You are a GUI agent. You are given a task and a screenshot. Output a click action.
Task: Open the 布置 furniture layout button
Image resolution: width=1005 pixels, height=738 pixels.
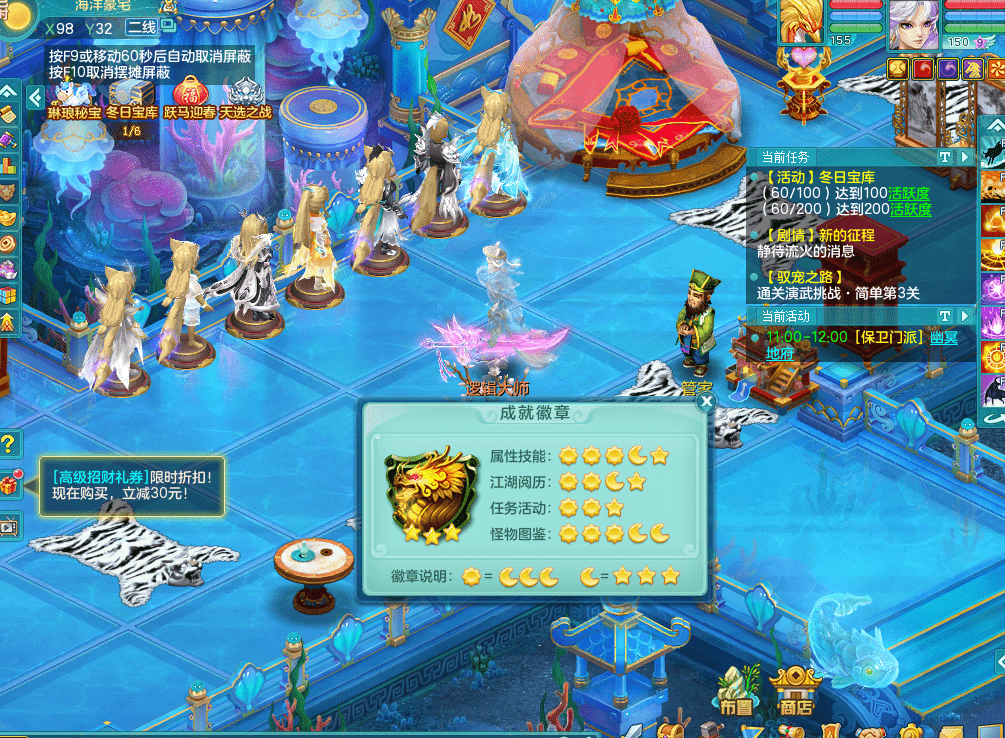click(735, 690)
